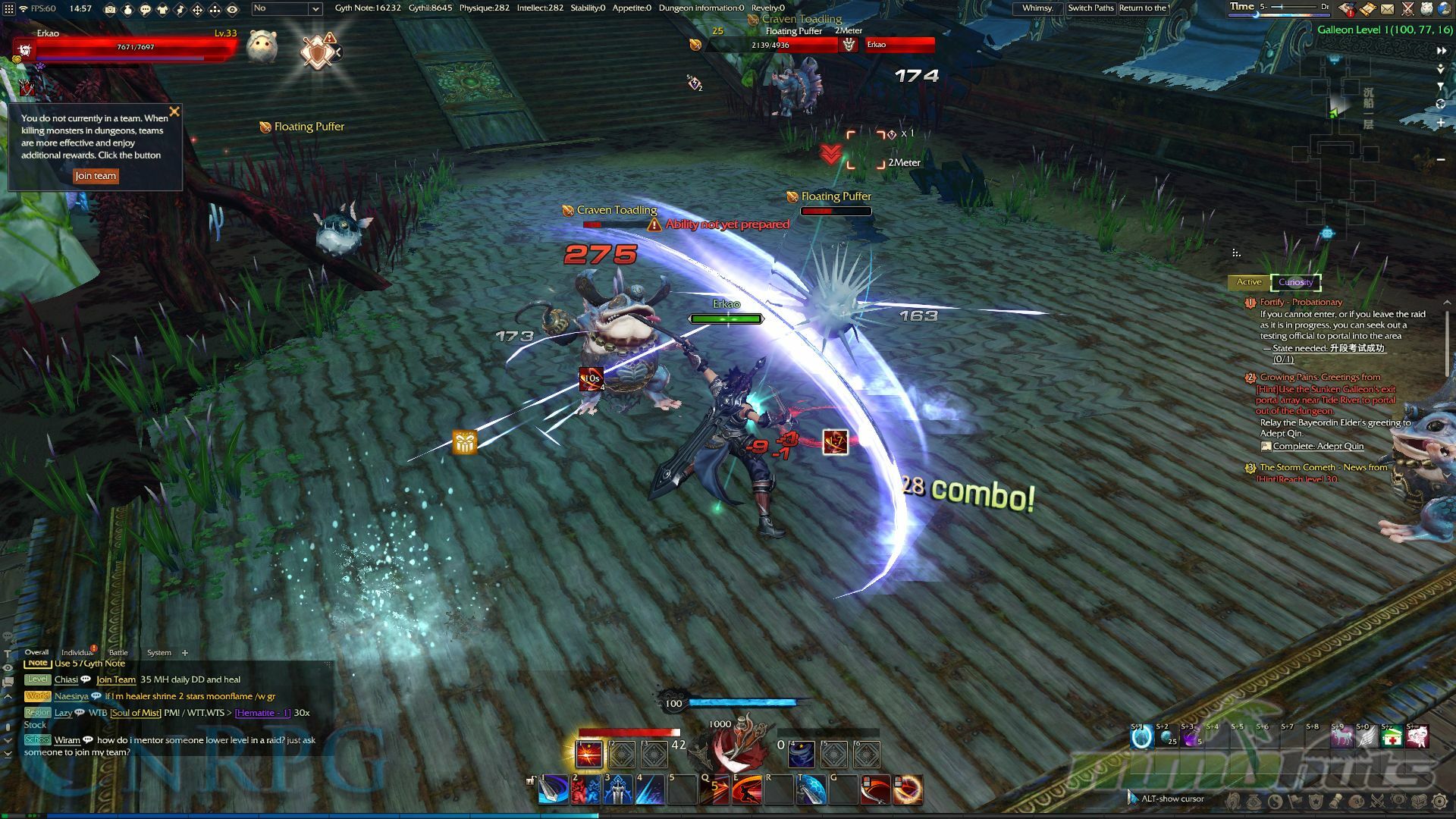
Task: Use the purple potion in slot S+3
Action: point(1192,736)
